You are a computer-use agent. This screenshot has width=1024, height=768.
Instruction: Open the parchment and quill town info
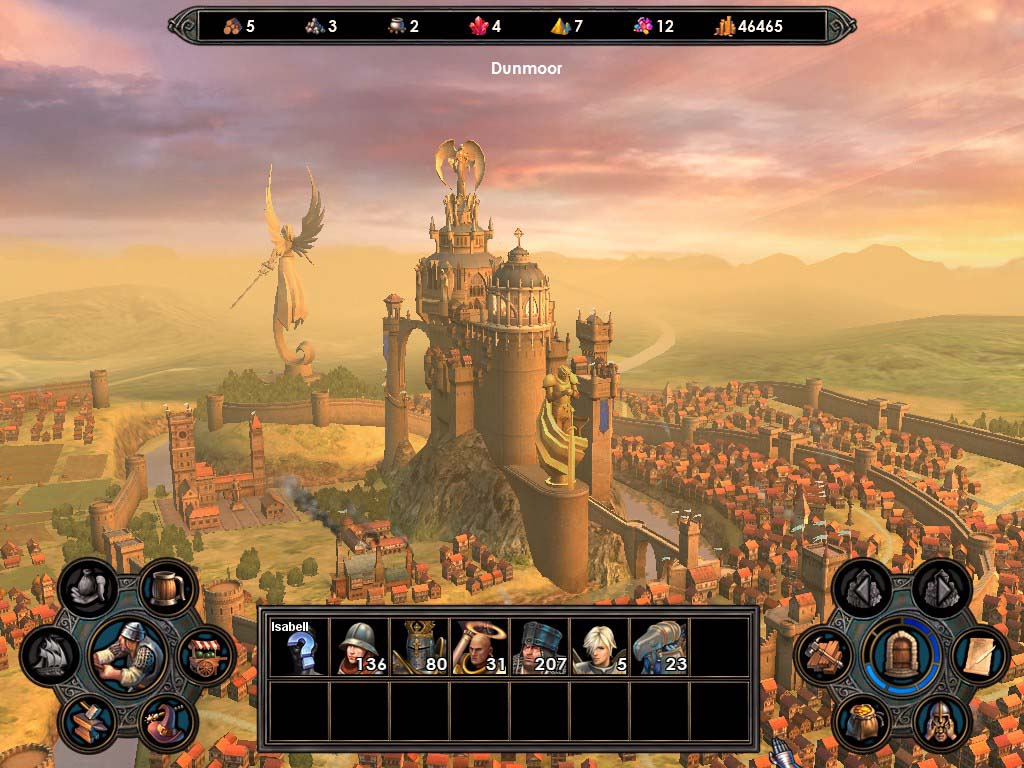point(980,655)
